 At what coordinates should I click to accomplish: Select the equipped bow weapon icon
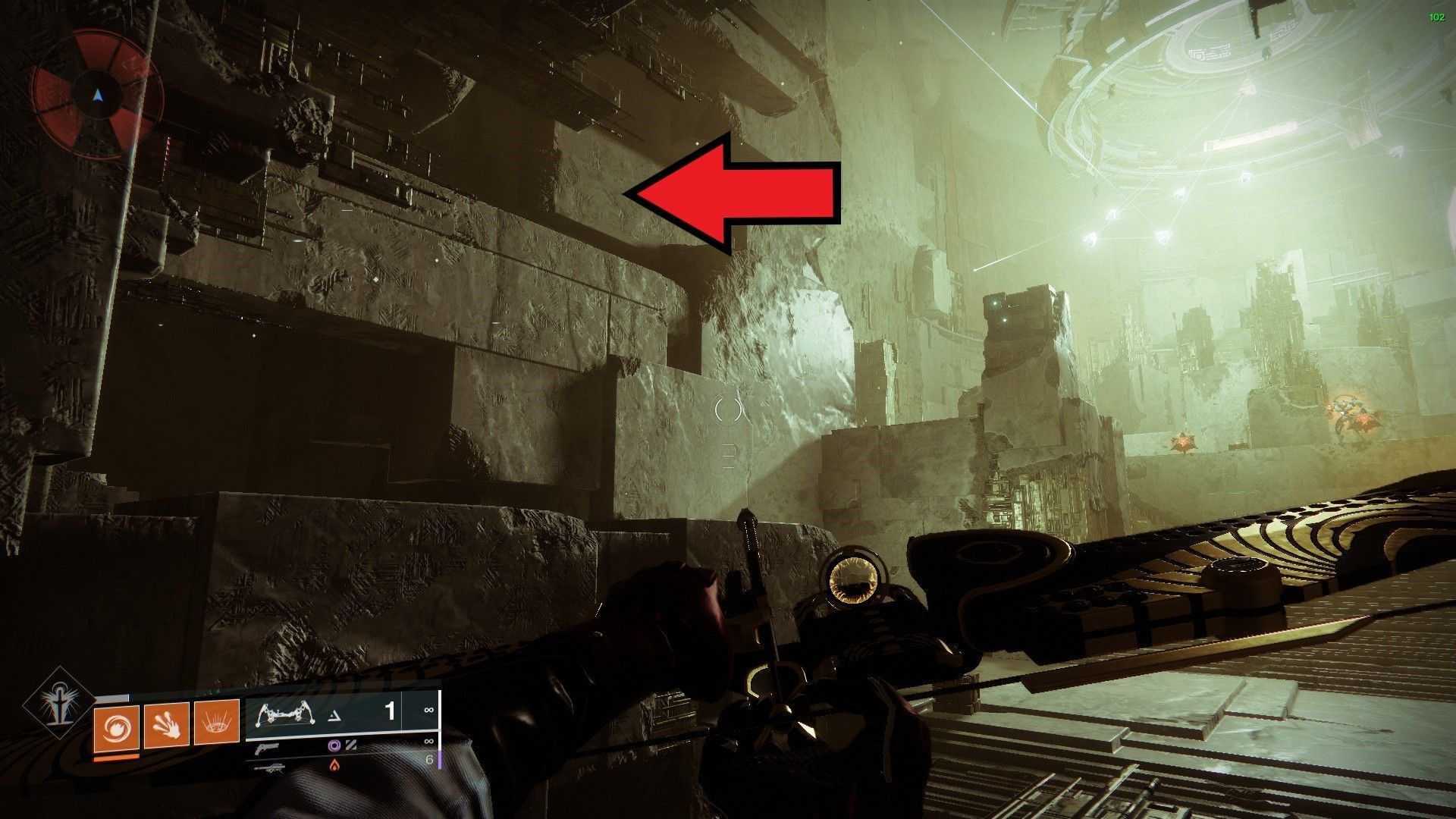tap(285, 714)
